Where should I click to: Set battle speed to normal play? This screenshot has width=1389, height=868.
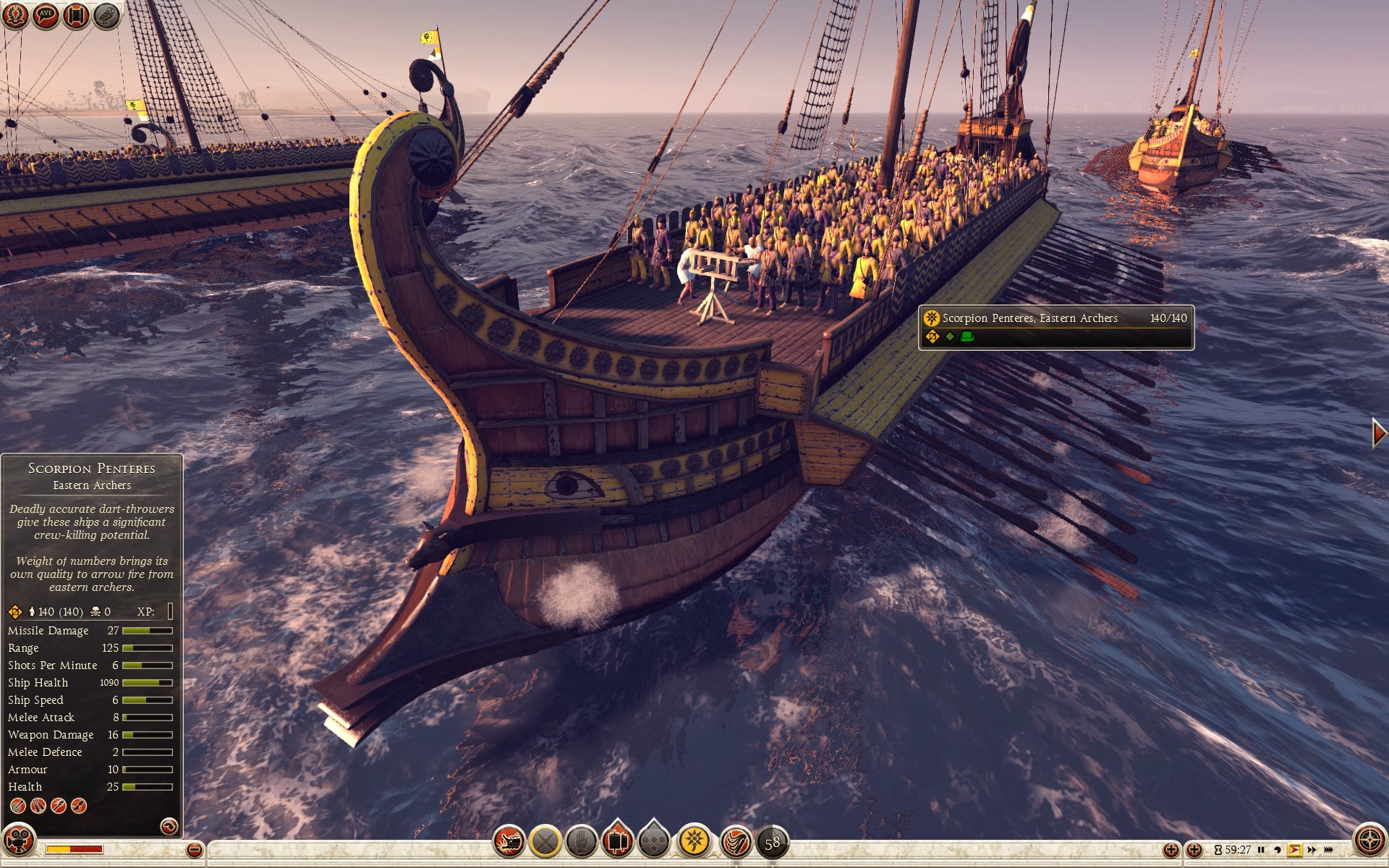[1294, 850]
